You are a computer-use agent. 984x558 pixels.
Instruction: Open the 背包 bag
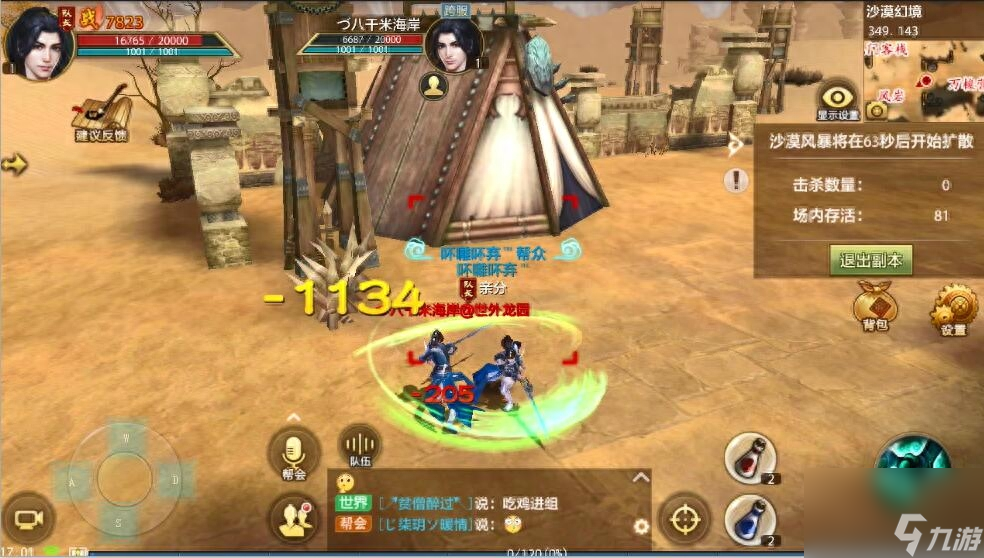(873, 306)
